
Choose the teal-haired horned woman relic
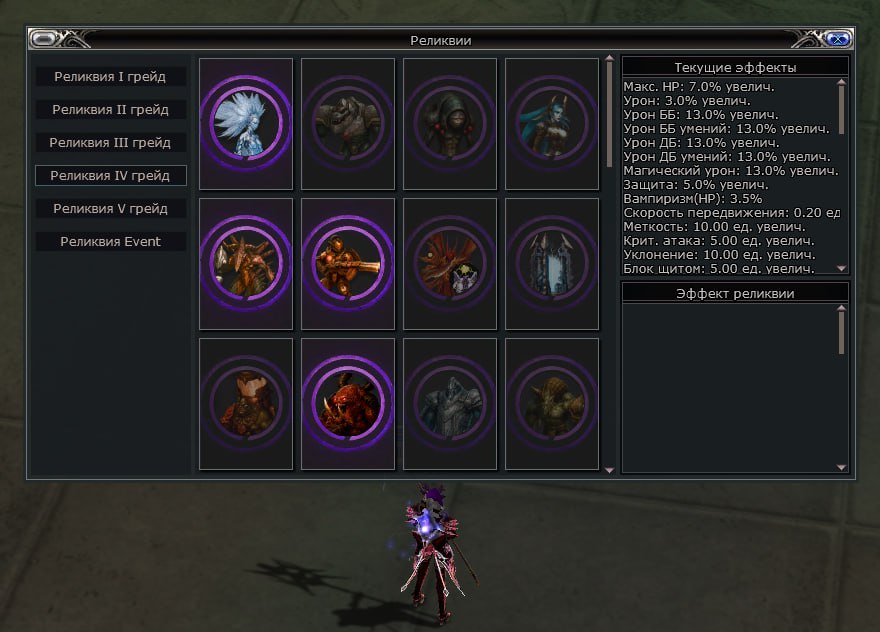point(552,124)
